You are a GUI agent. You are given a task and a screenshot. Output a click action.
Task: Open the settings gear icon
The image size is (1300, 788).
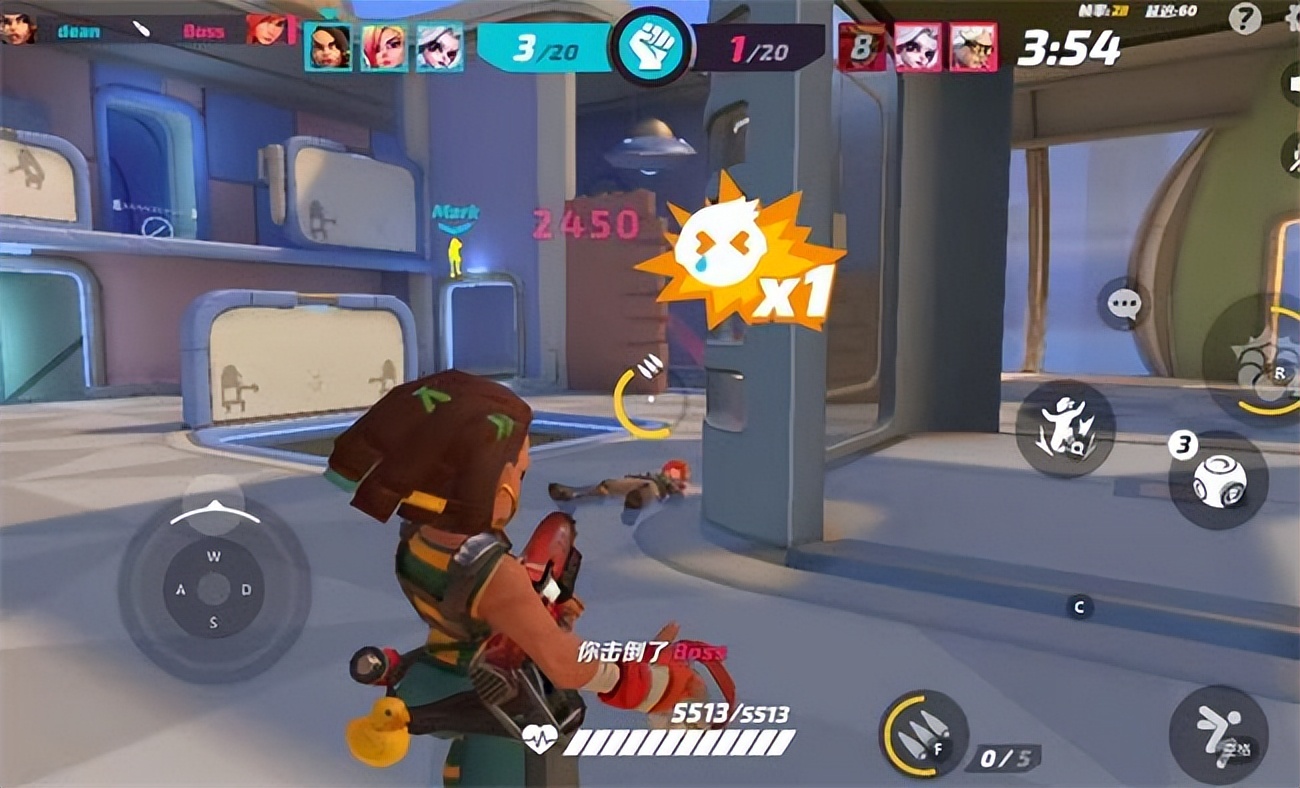click(x=1292, y=18)
